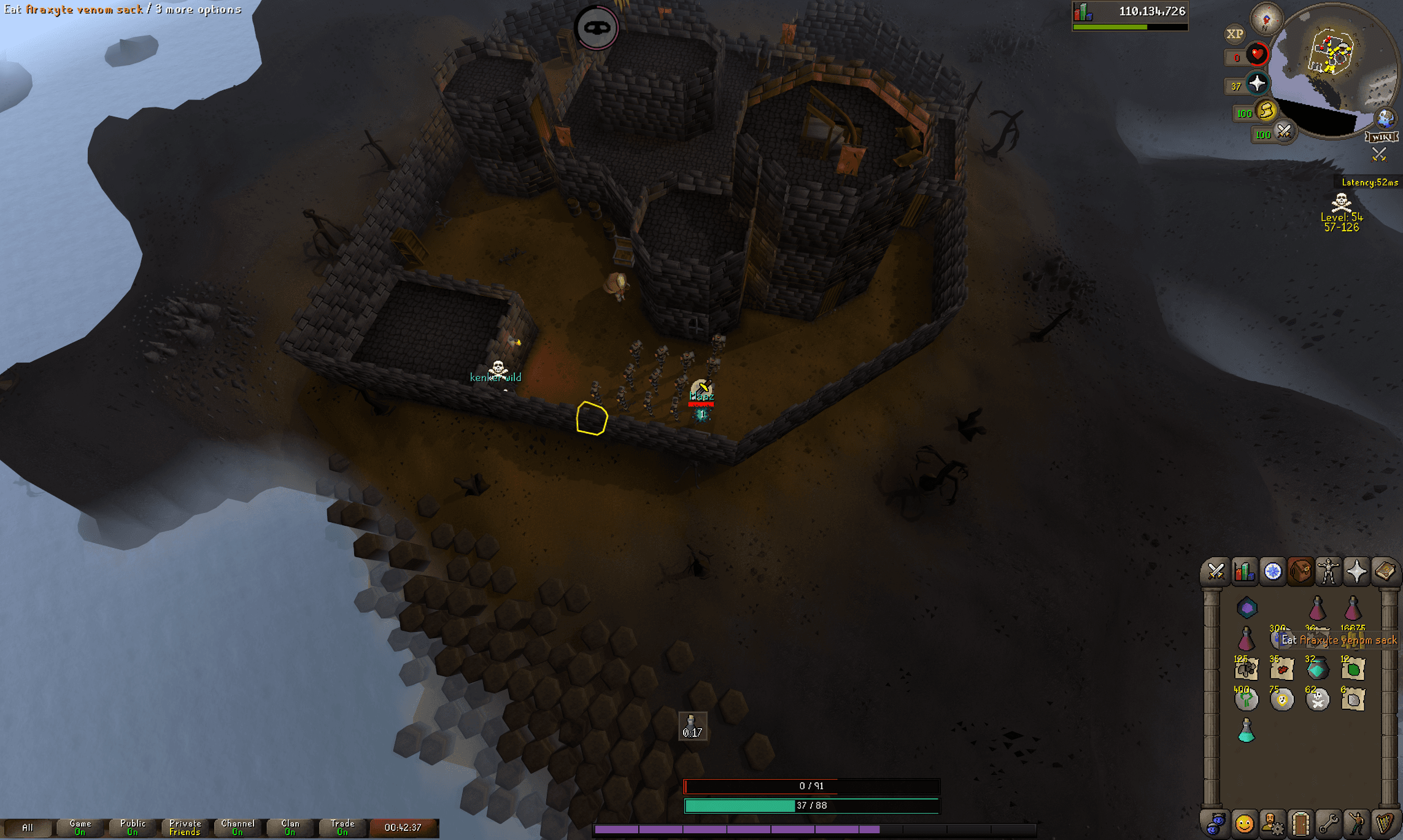
Task: Open the Quest list tab
Action: click(1273, 571)
